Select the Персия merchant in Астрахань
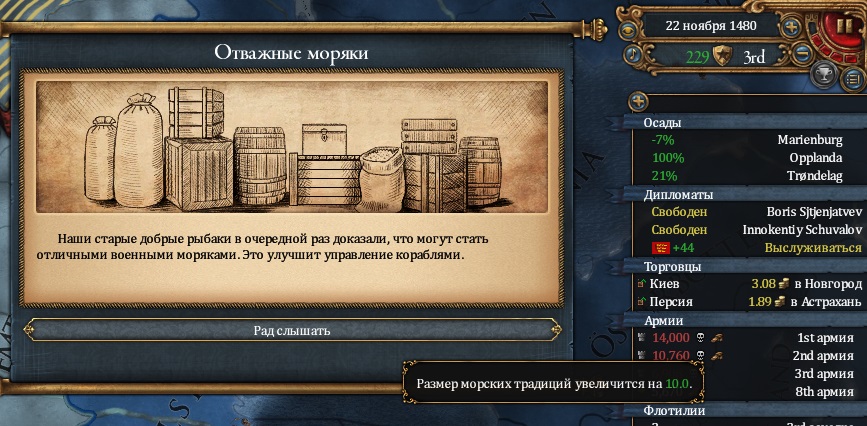The height and width of the screenshot is (426, 867). (745, 301)
